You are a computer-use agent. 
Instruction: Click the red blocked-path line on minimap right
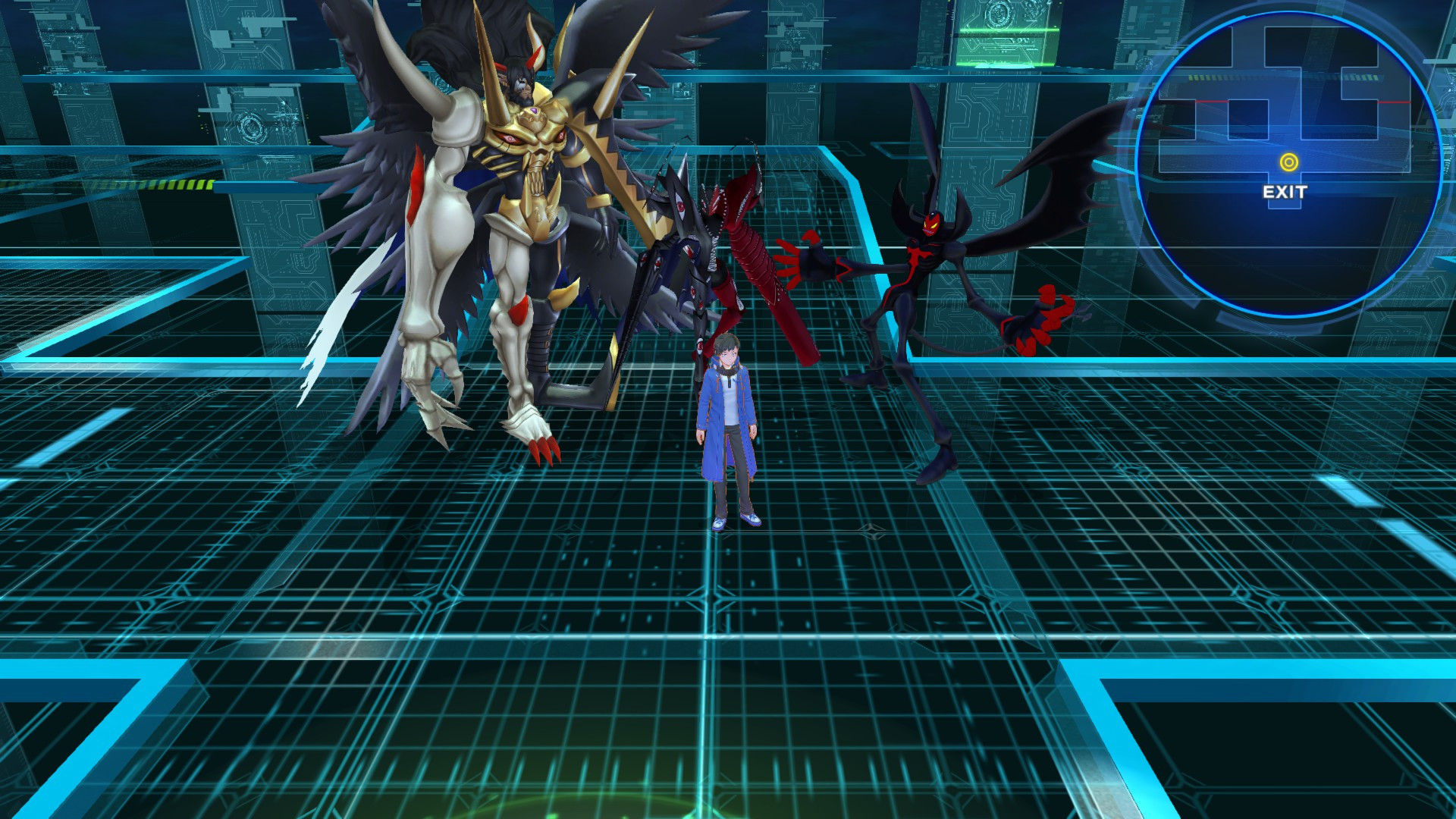point(1394,102)
